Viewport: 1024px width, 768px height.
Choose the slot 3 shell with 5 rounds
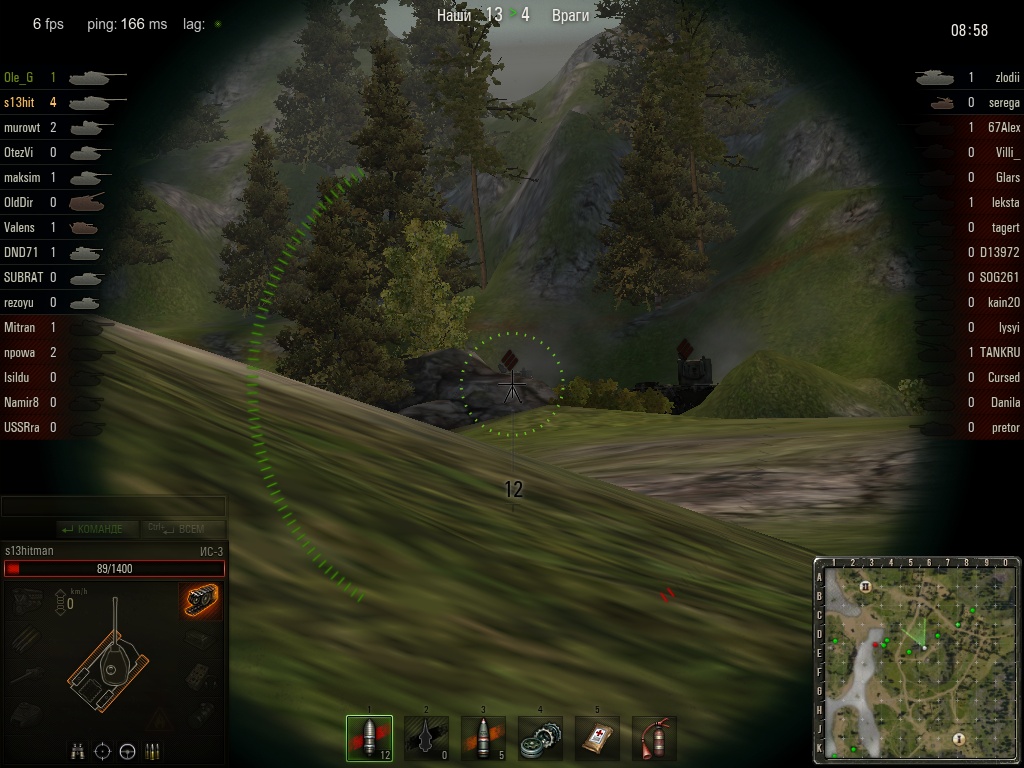(x=483, y=738)
